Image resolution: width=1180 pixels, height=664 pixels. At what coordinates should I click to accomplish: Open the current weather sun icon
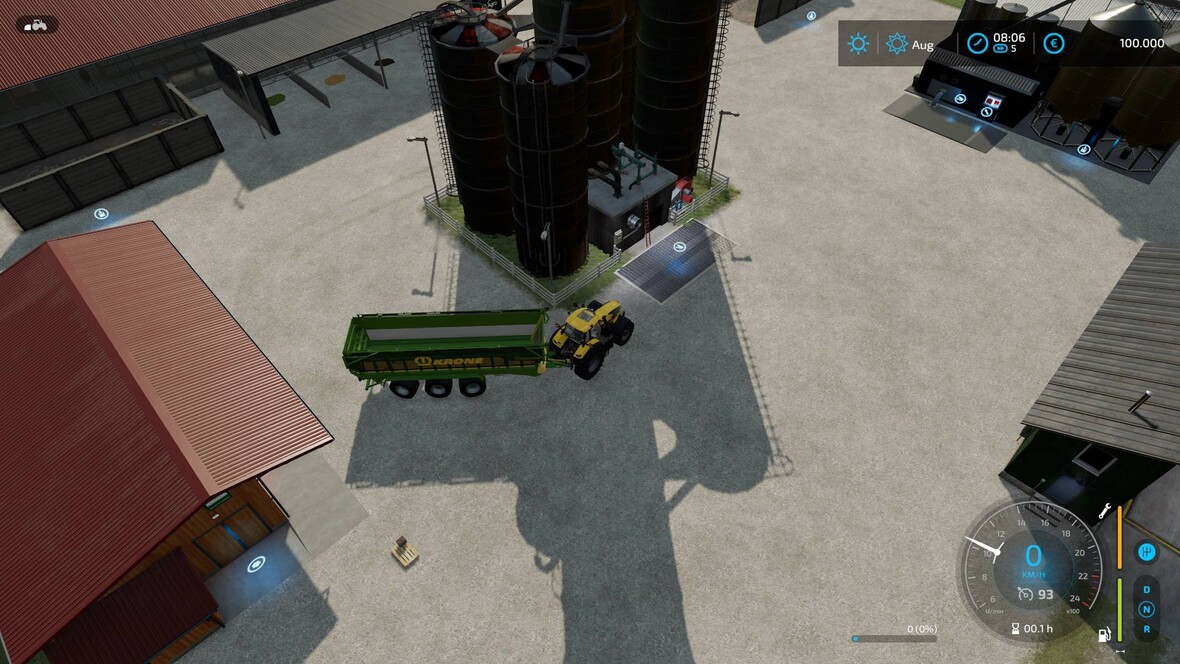858,44
